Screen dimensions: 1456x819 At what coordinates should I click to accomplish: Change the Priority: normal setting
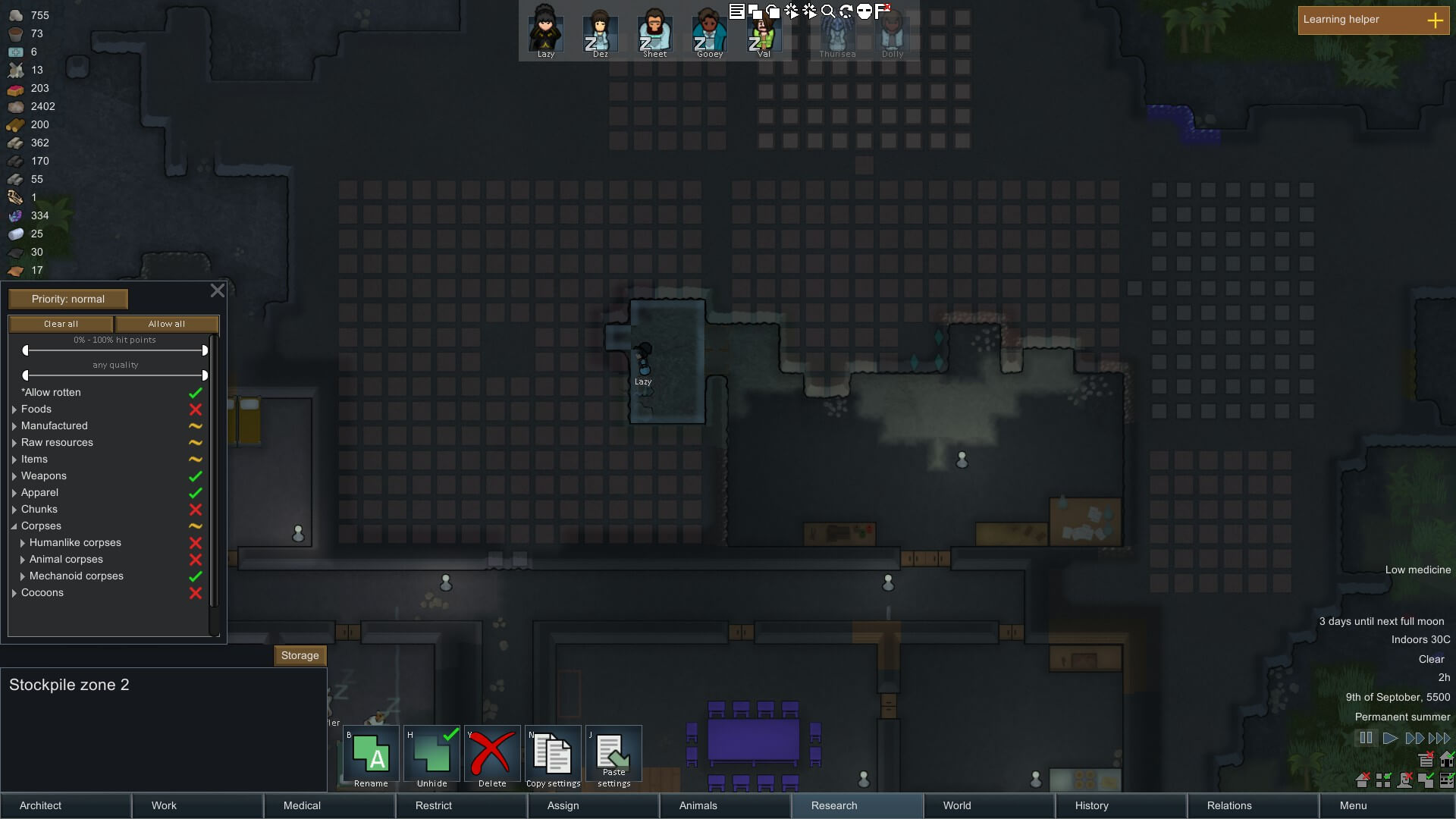tap(68, 299)
